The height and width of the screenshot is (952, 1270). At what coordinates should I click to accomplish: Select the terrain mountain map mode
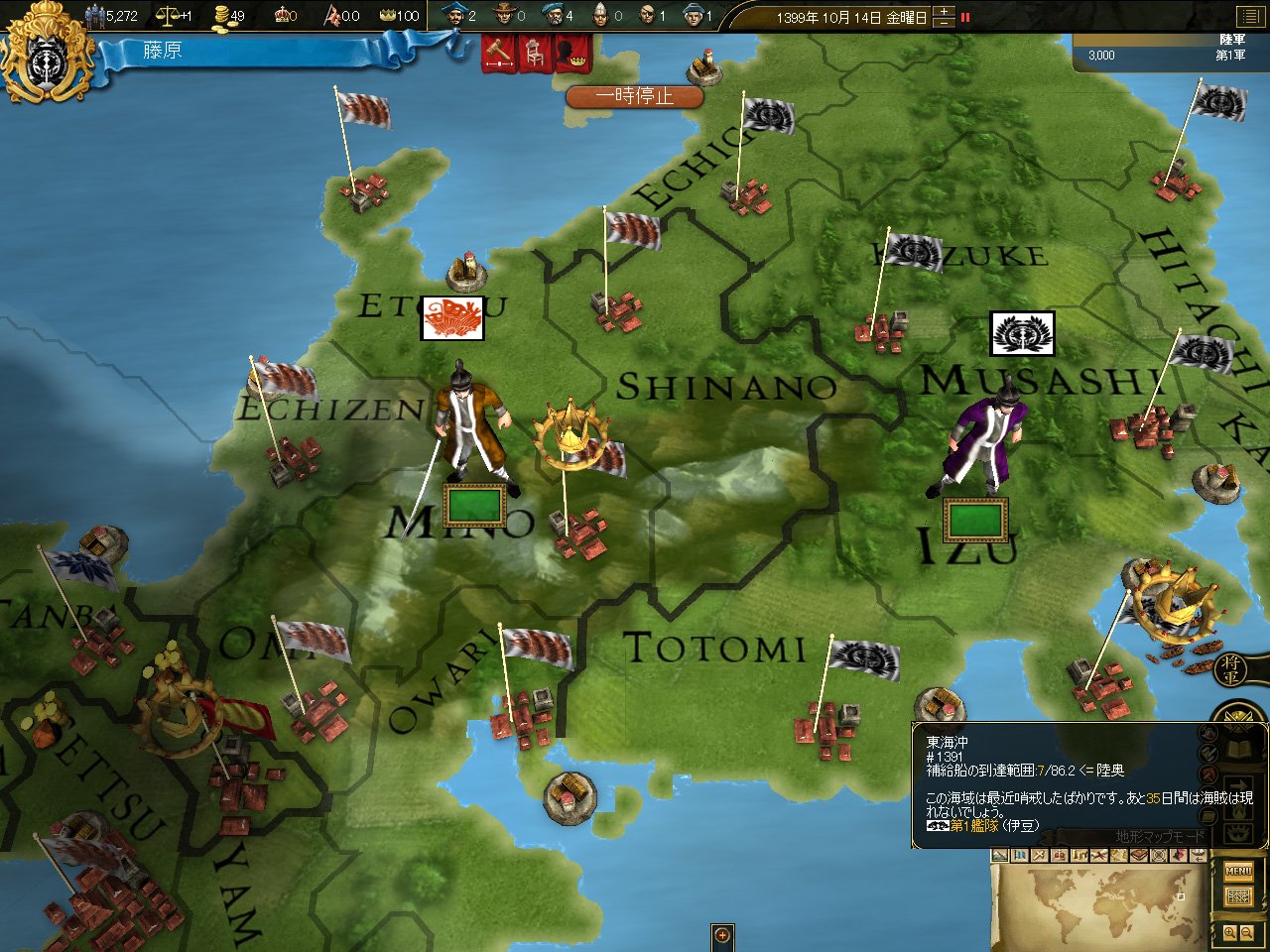1000,855
